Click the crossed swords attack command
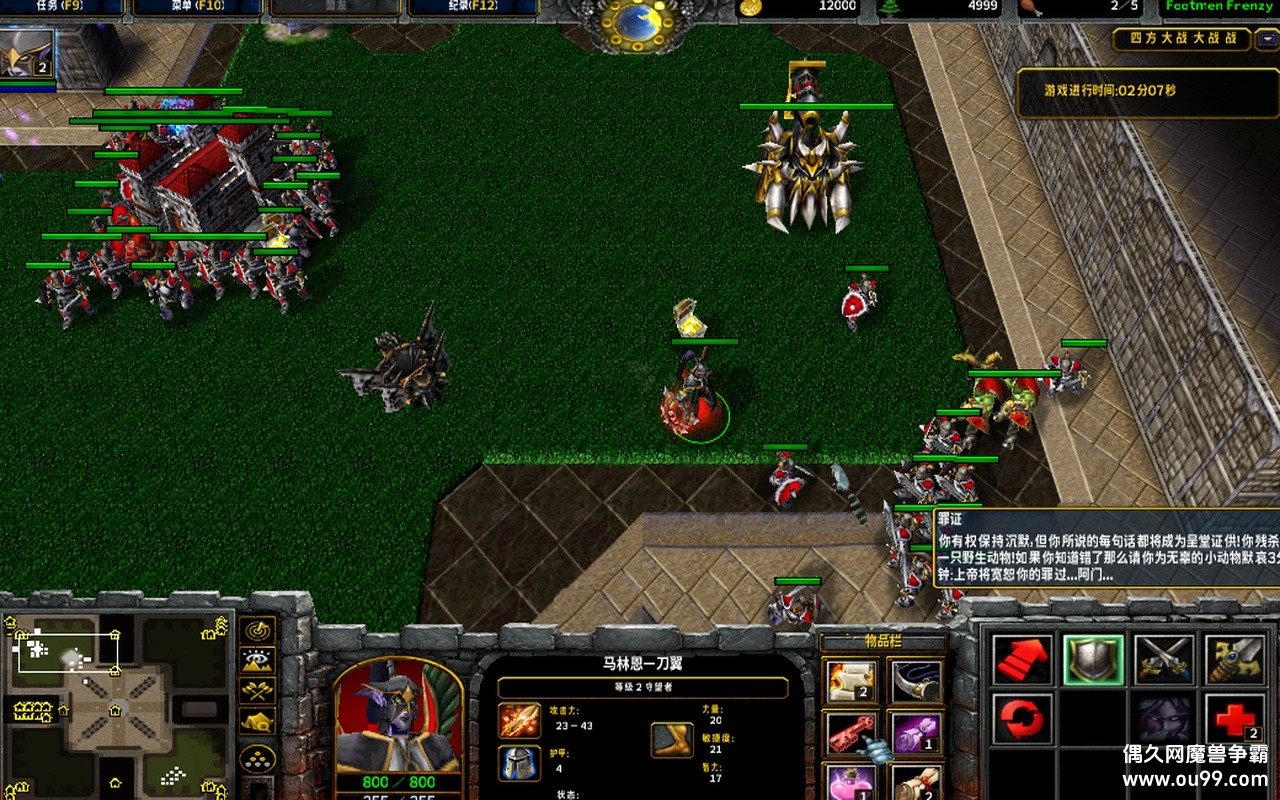 click(1164, 660)
